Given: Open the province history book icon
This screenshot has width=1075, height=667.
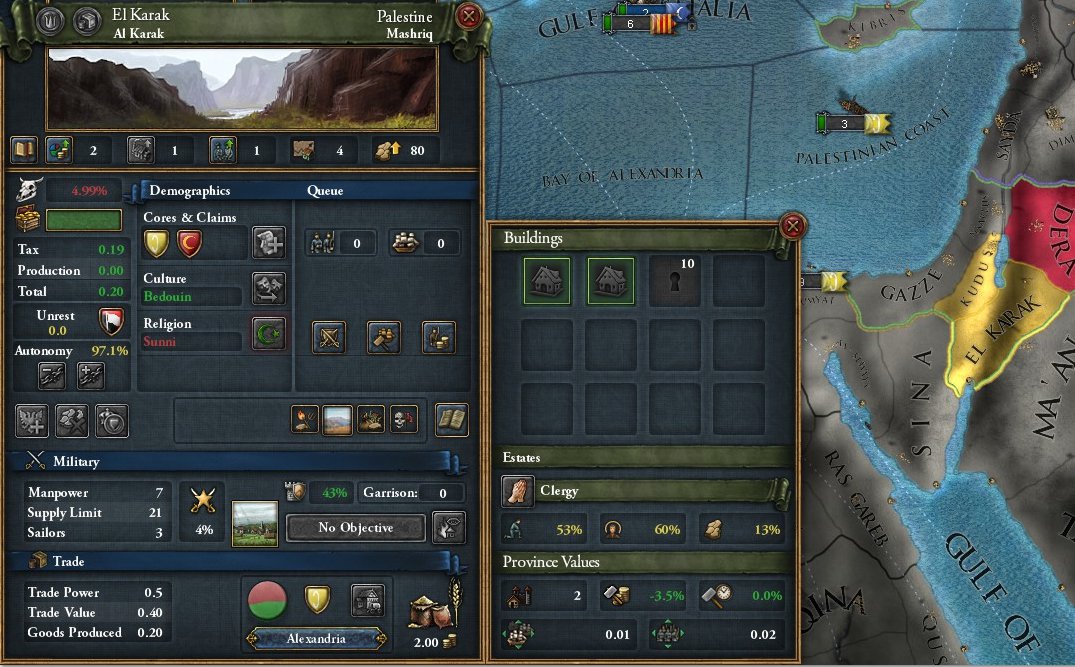Looking at the screenshot, I should coord(24,150).
